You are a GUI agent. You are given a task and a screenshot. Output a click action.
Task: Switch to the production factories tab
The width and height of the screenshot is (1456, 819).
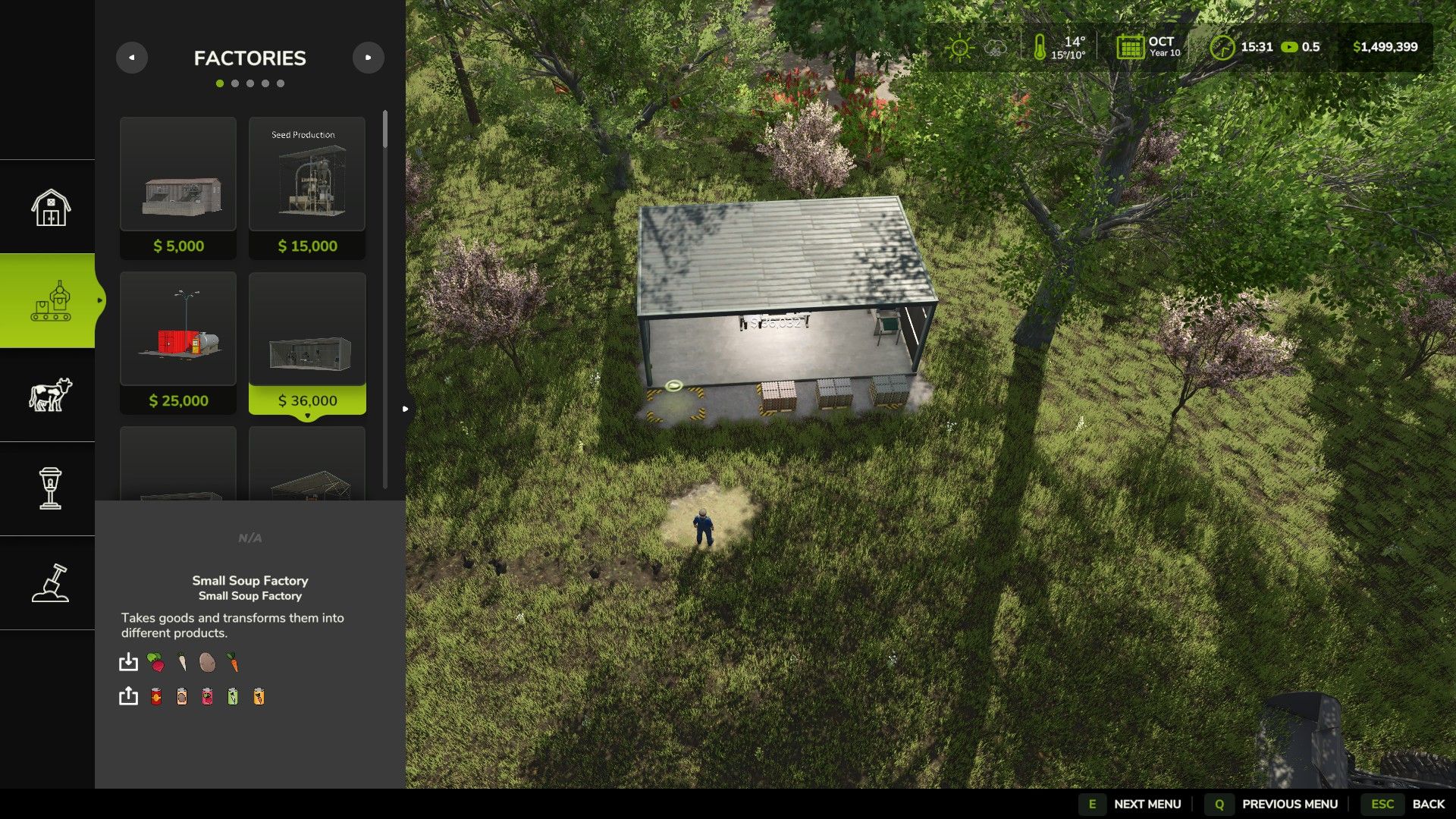tap(50, 301)
